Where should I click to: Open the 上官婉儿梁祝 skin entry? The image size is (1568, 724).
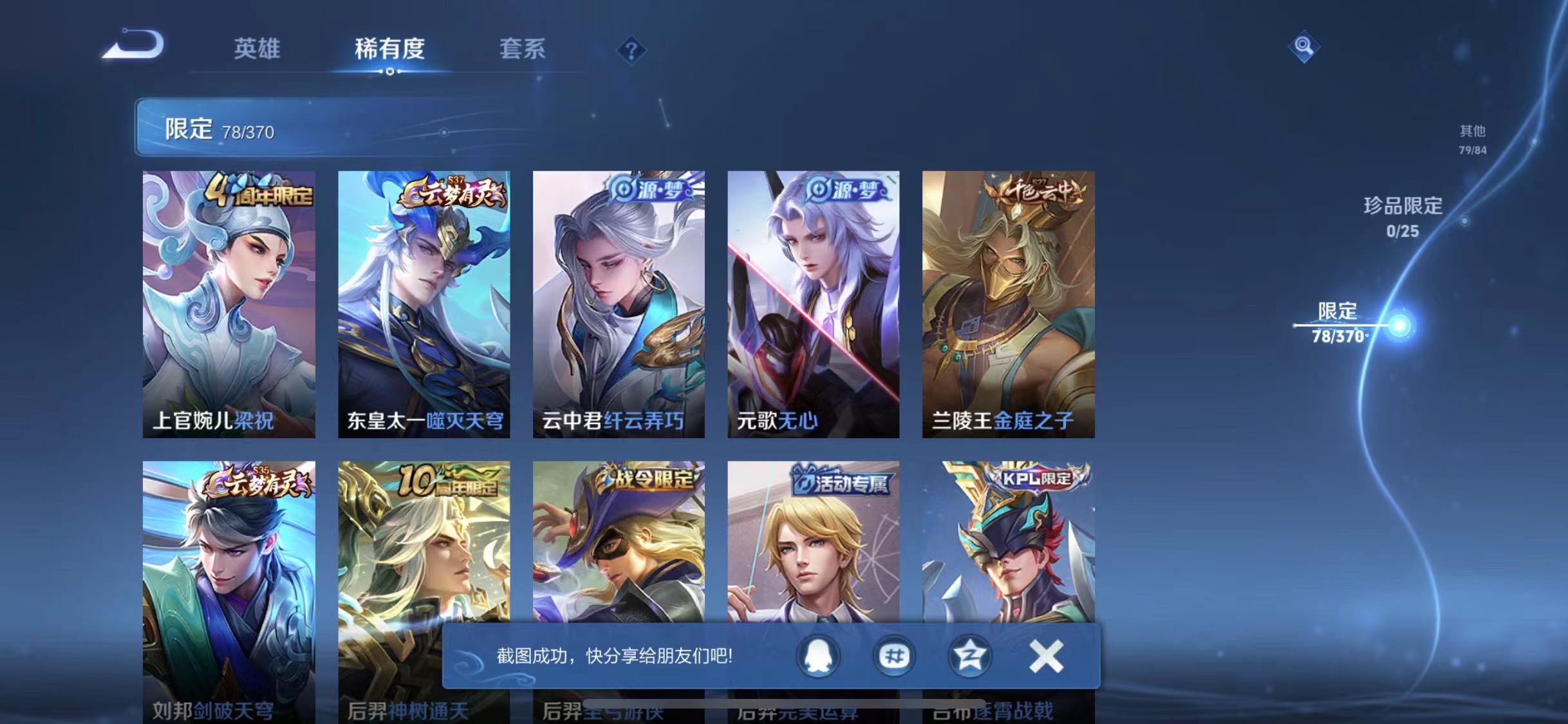tap(229, 302)
